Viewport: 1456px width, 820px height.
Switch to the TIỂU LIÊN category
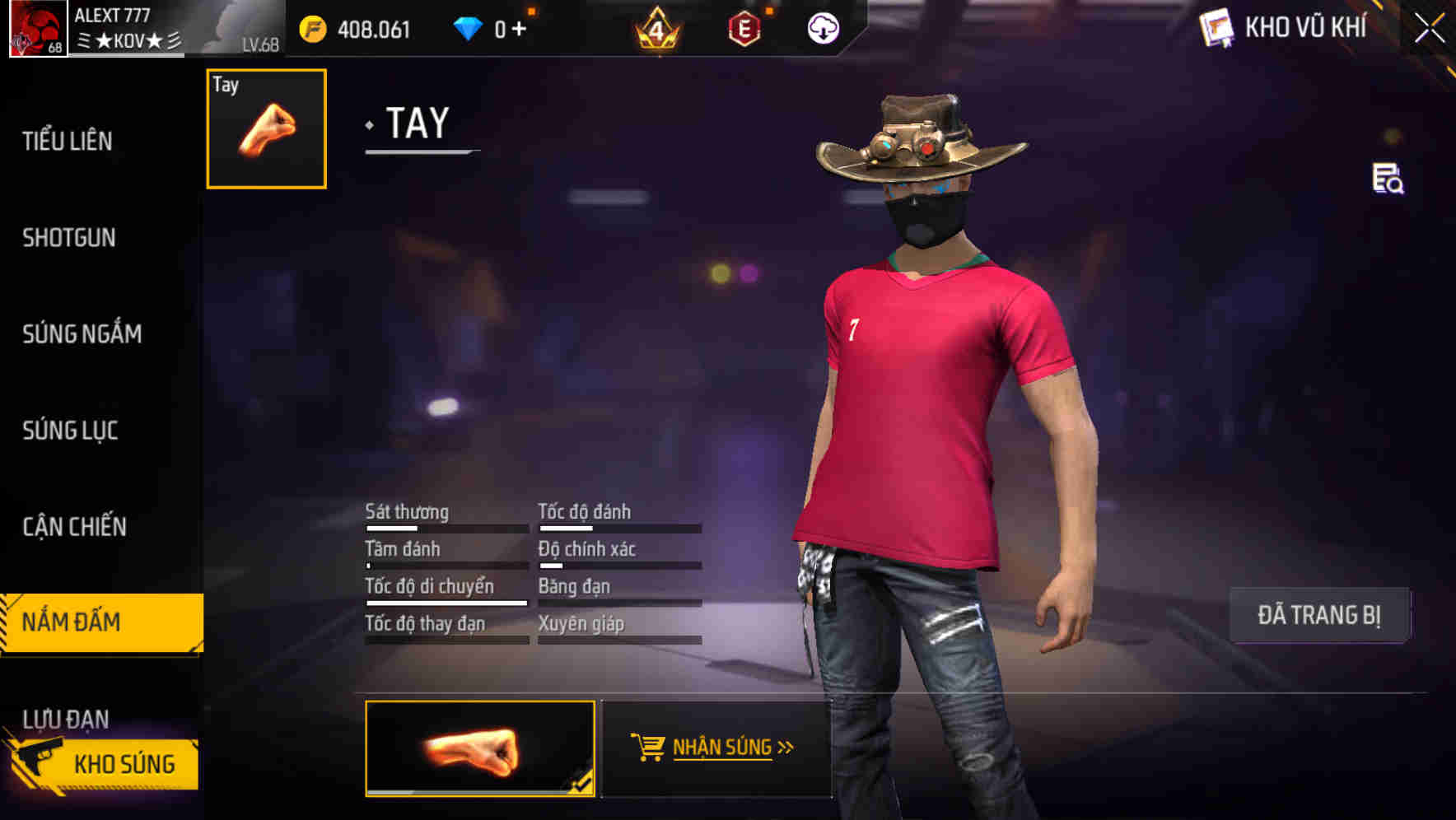[66, 142]
